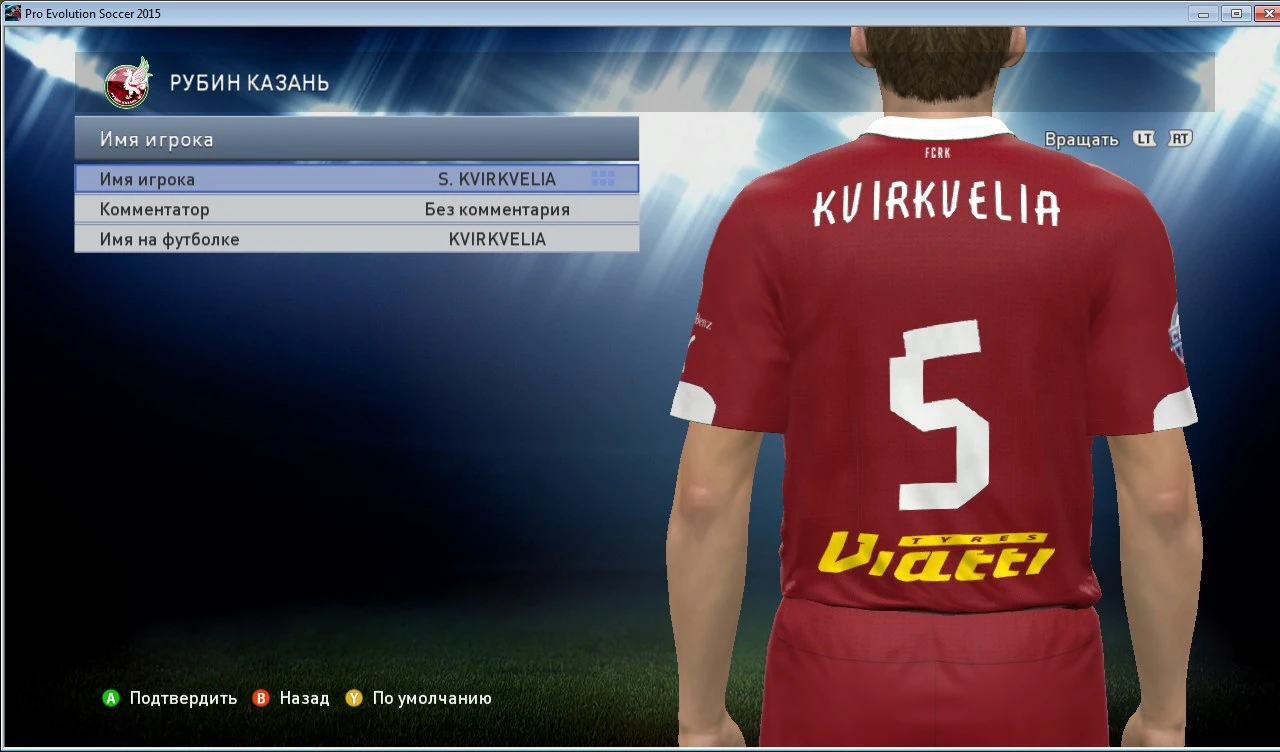The width and height of the screenshot is (1280, 752).
Task: Click the Назад back action
Action: point(305,698)
